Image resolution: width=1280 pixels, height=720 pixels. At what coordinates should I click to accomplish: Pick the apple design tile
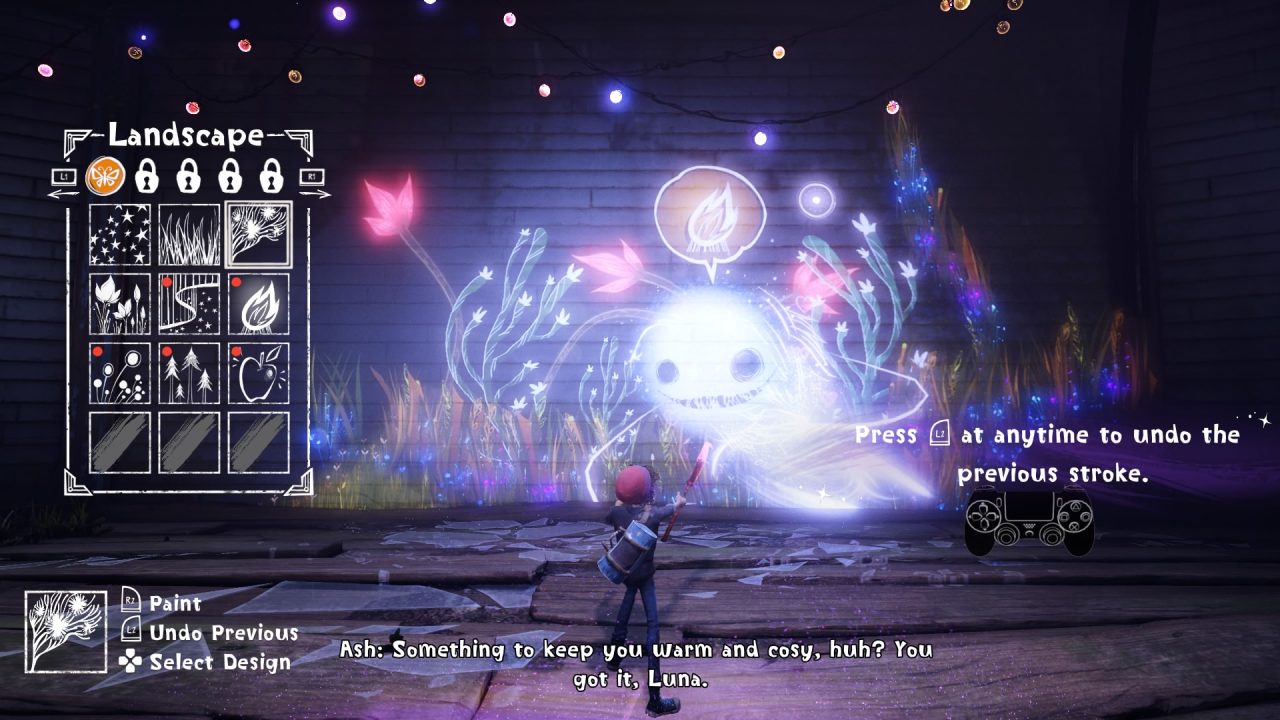[258, 373]
